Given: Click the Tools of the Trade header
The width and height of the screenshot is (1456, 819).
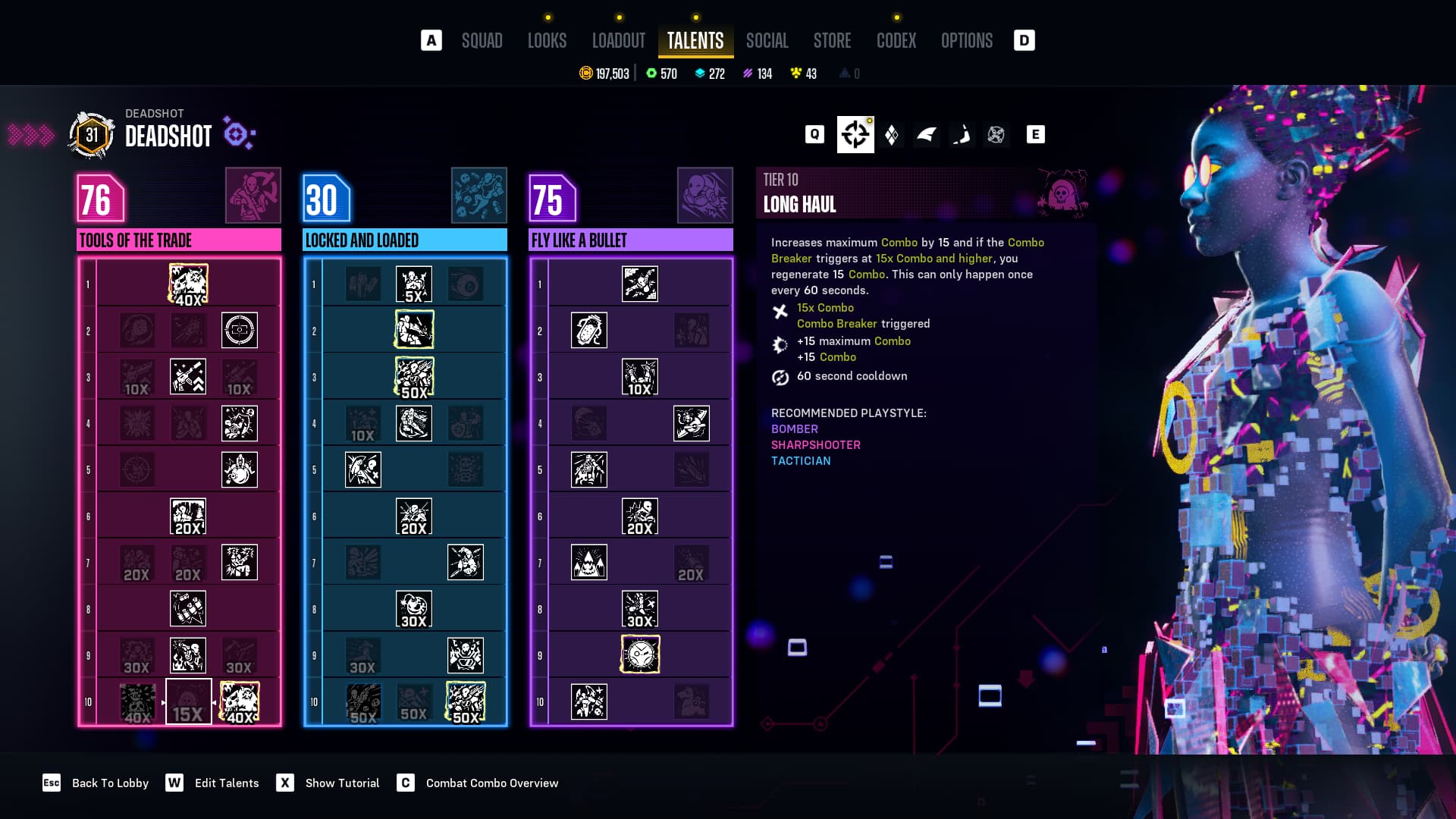Looking at the screenshot, I should click(179, 240).
